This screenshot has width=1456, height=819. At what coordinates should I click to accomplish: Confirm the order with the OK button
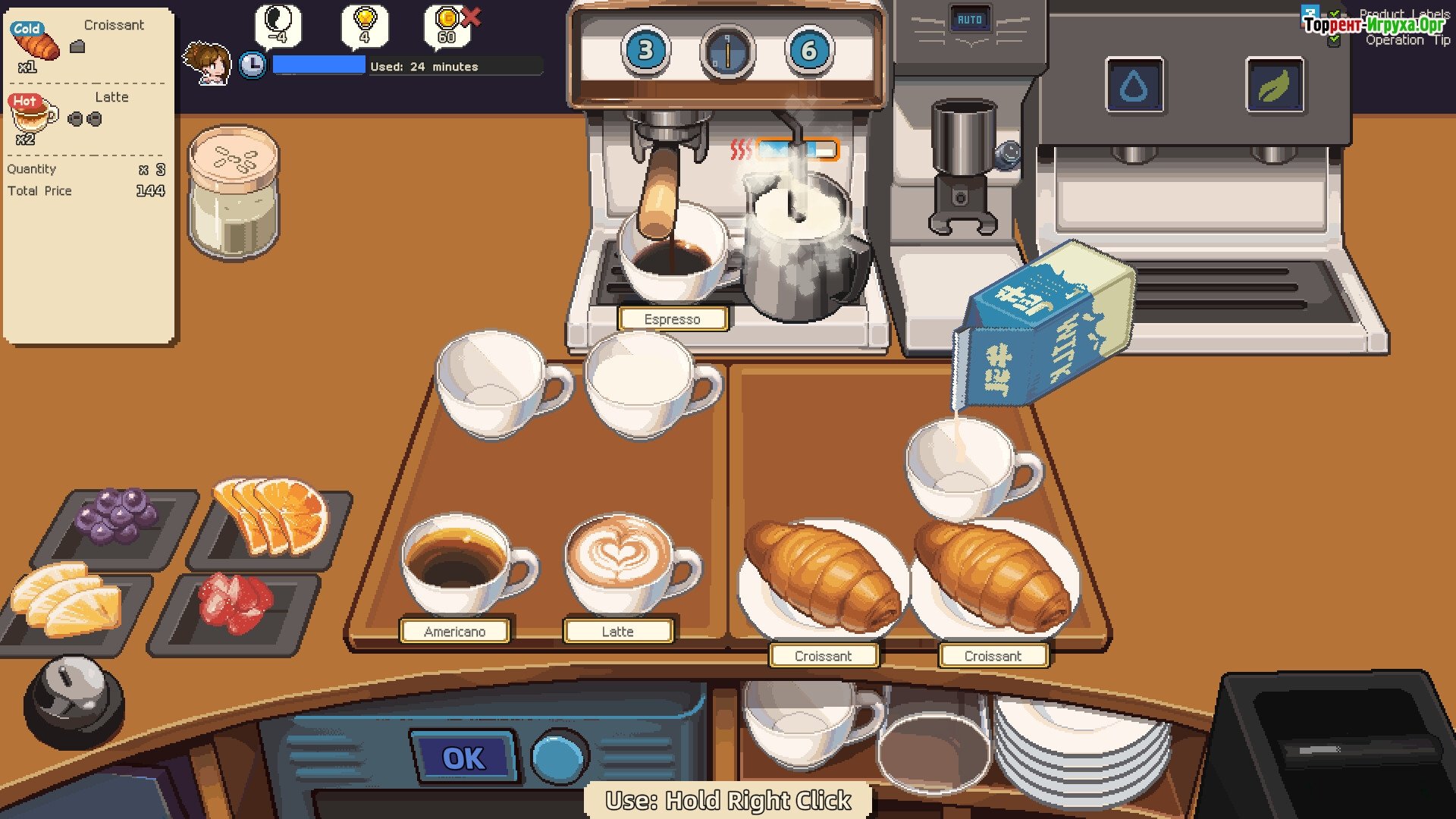(x=463, y=758)
